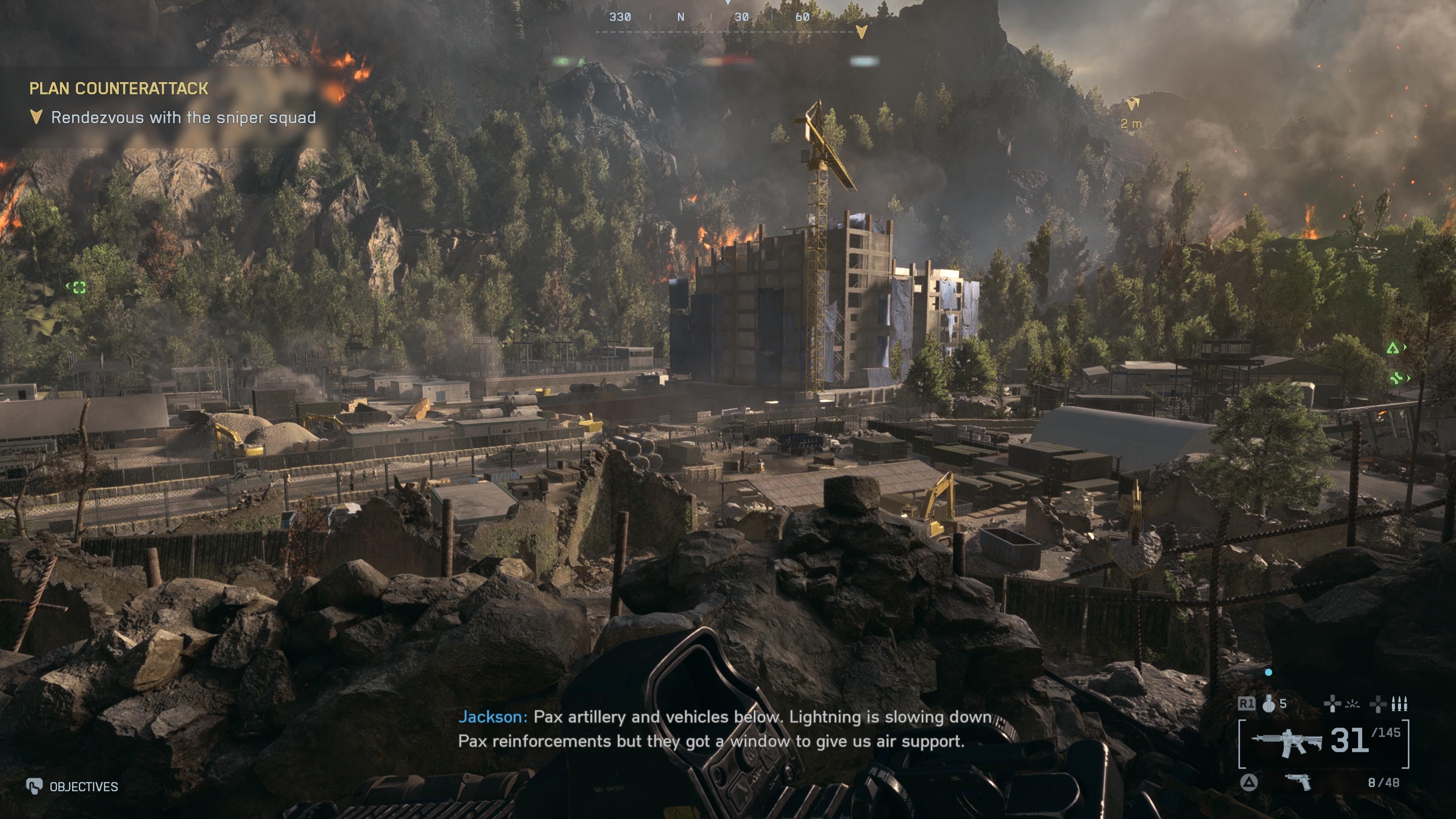Select the green bracket squad marker
Screen dimensions: 1456x819
click(x=79, y=288)
